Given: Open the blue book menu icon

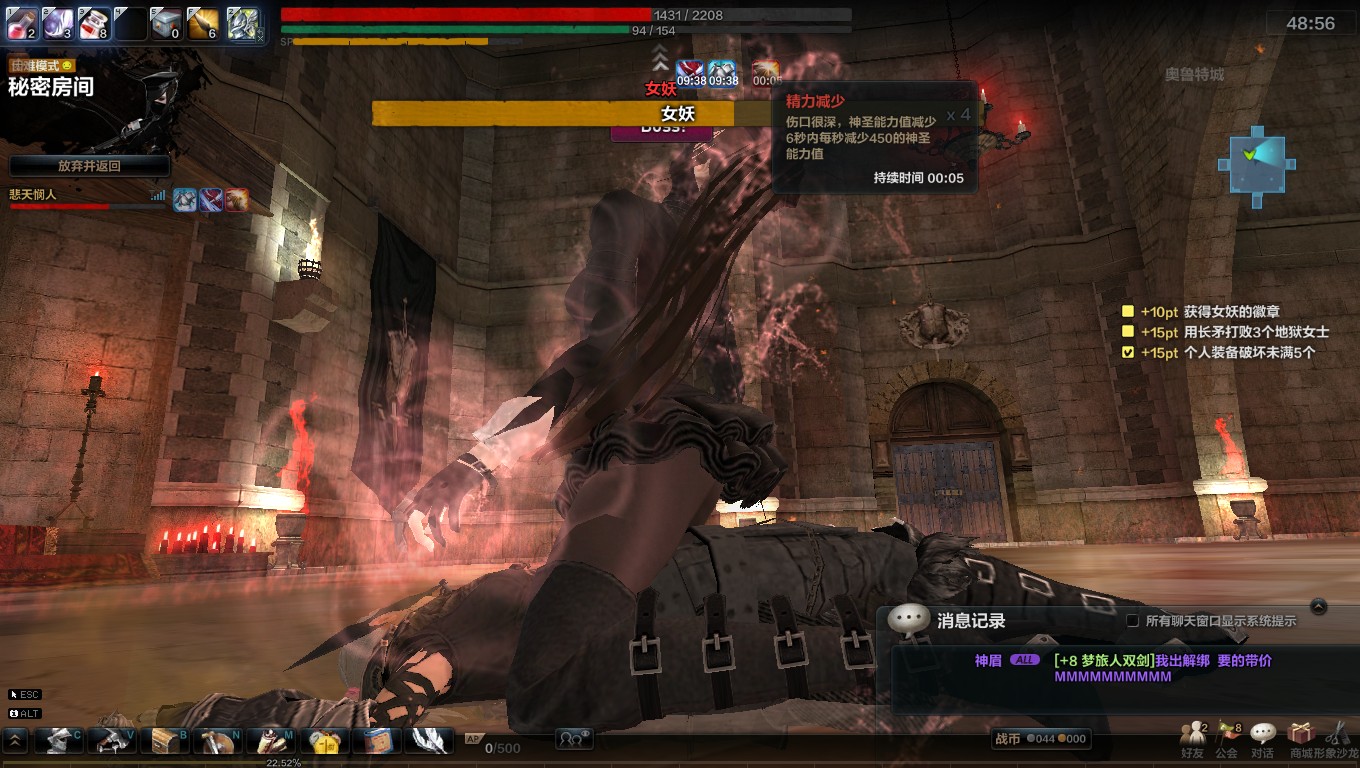Looking at the screenshot, I should pyautogui.click(x=377, y=740).
